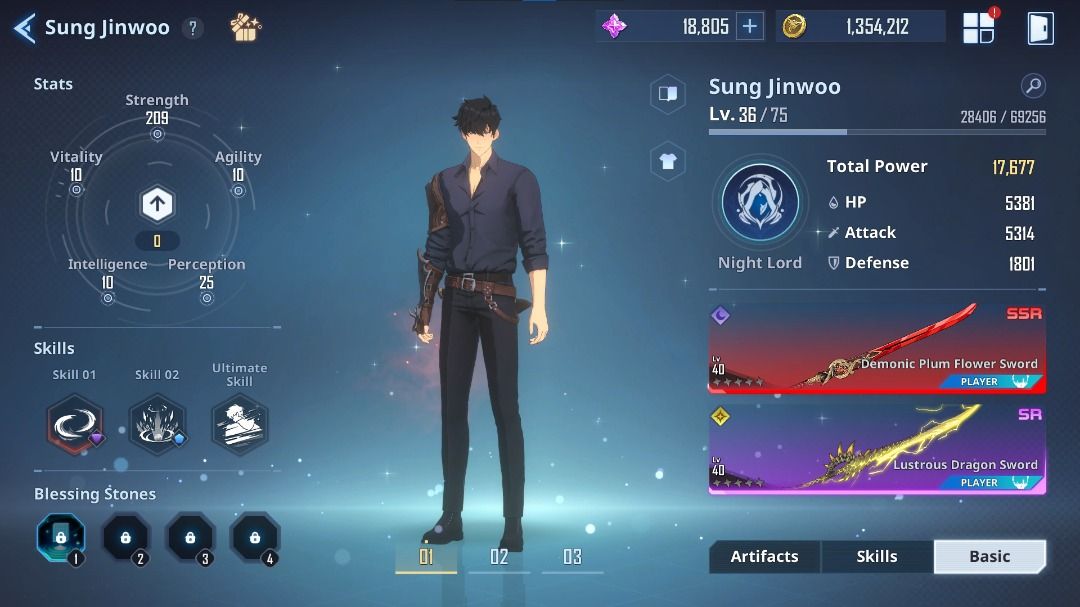Click the exit door icon

point(1040,28)
